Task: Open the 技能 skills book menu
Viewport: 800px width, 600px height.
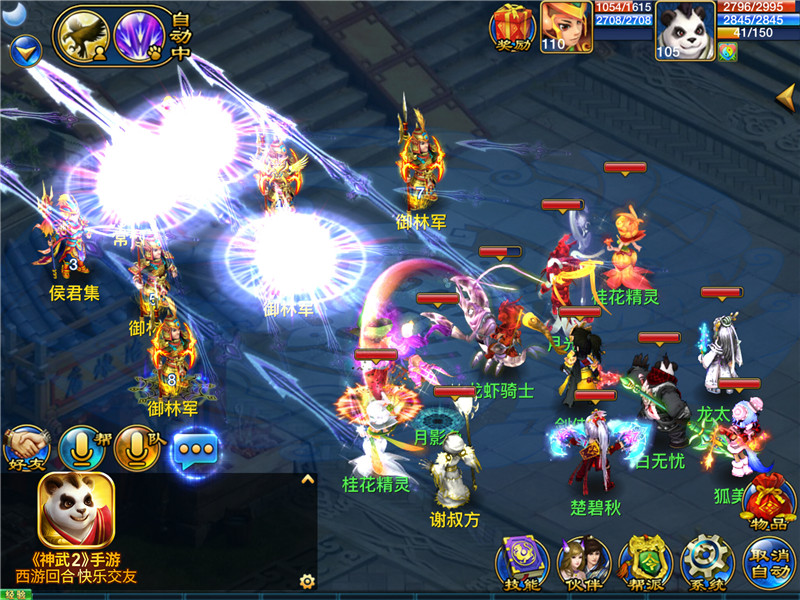Action: [523, 565]
